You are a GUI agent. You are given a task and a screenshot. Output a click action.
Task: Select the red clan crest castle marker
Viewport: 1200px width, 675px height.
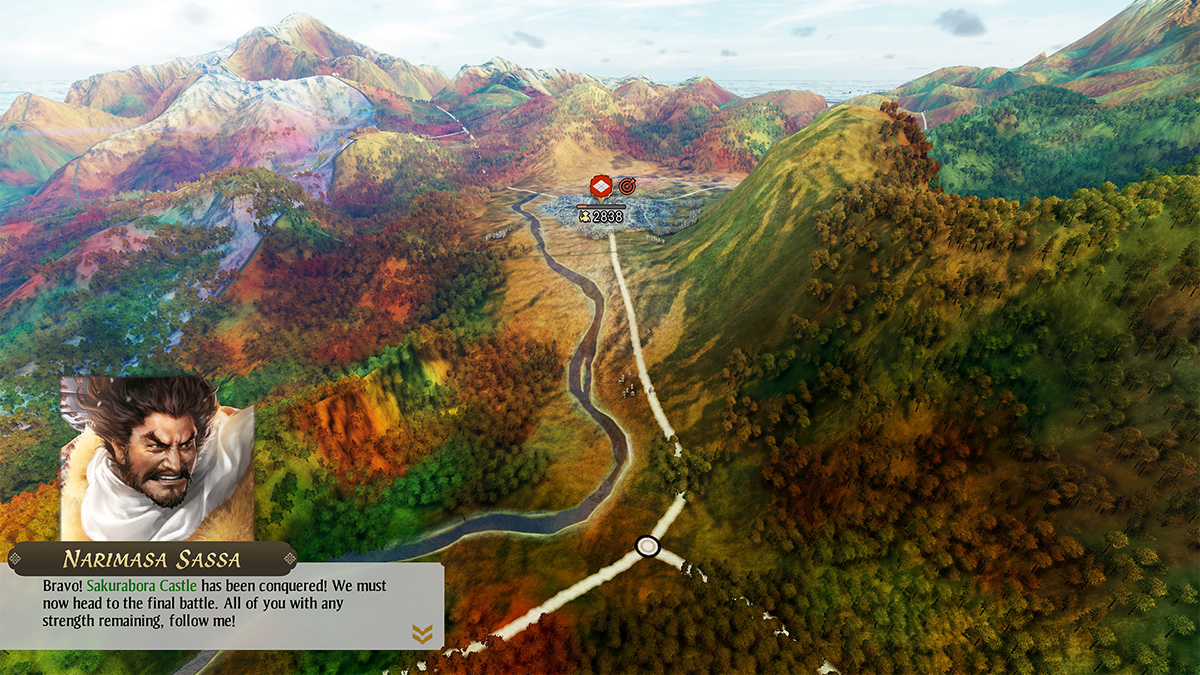pos(601,186)
